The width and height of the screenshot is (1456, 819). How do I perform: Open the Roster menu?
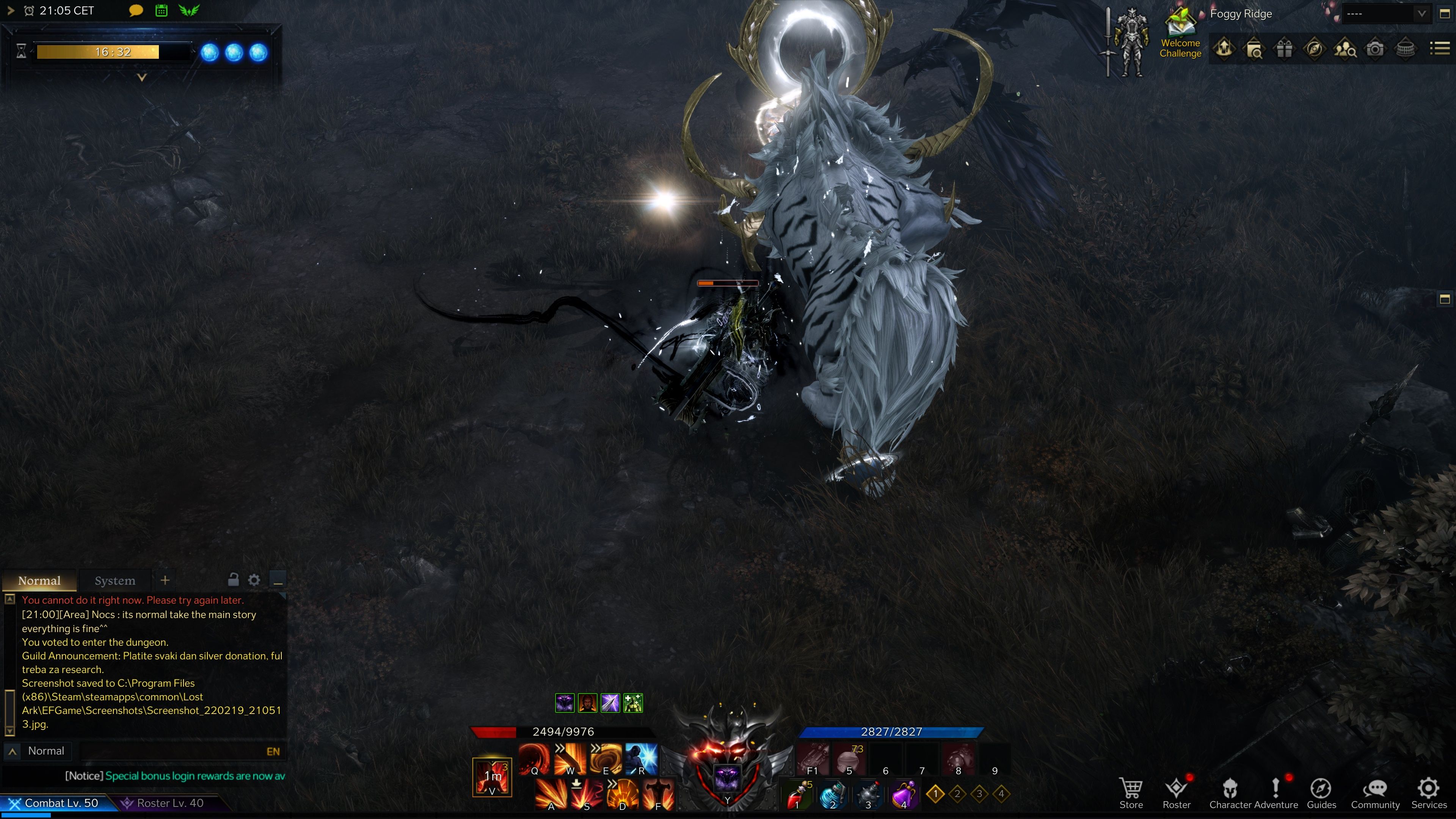coord(1176,793)
